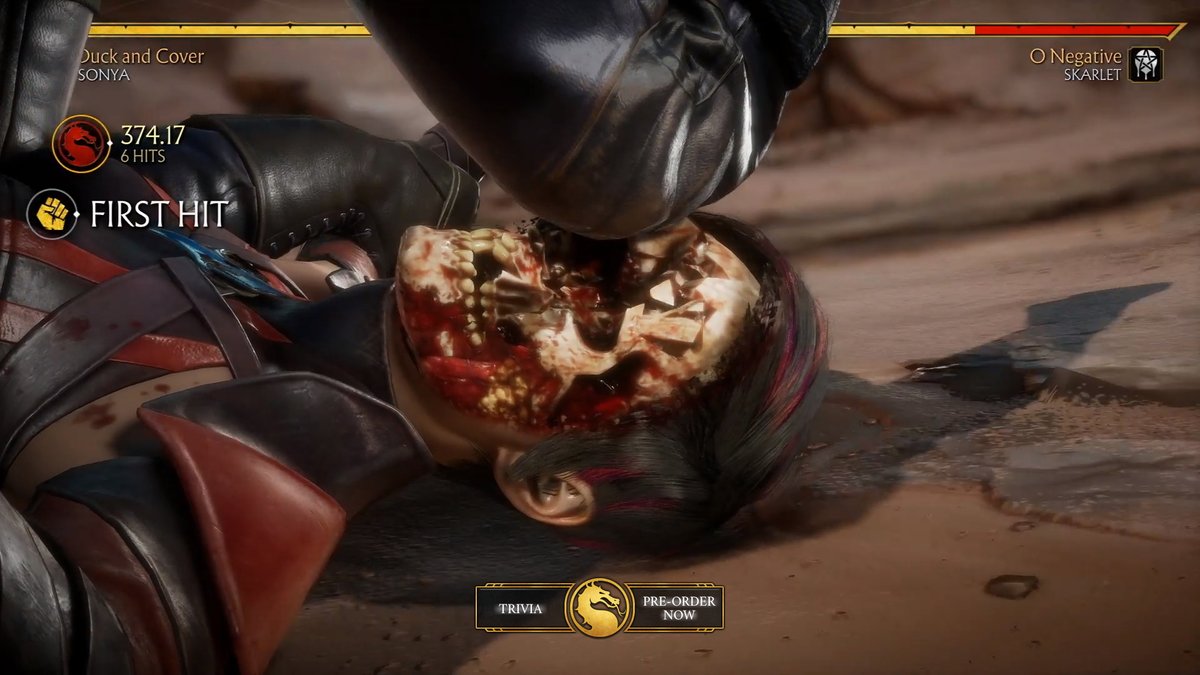Open the Trivia overlay button
Screen dimensions: 1200x675
click(522, 607)
